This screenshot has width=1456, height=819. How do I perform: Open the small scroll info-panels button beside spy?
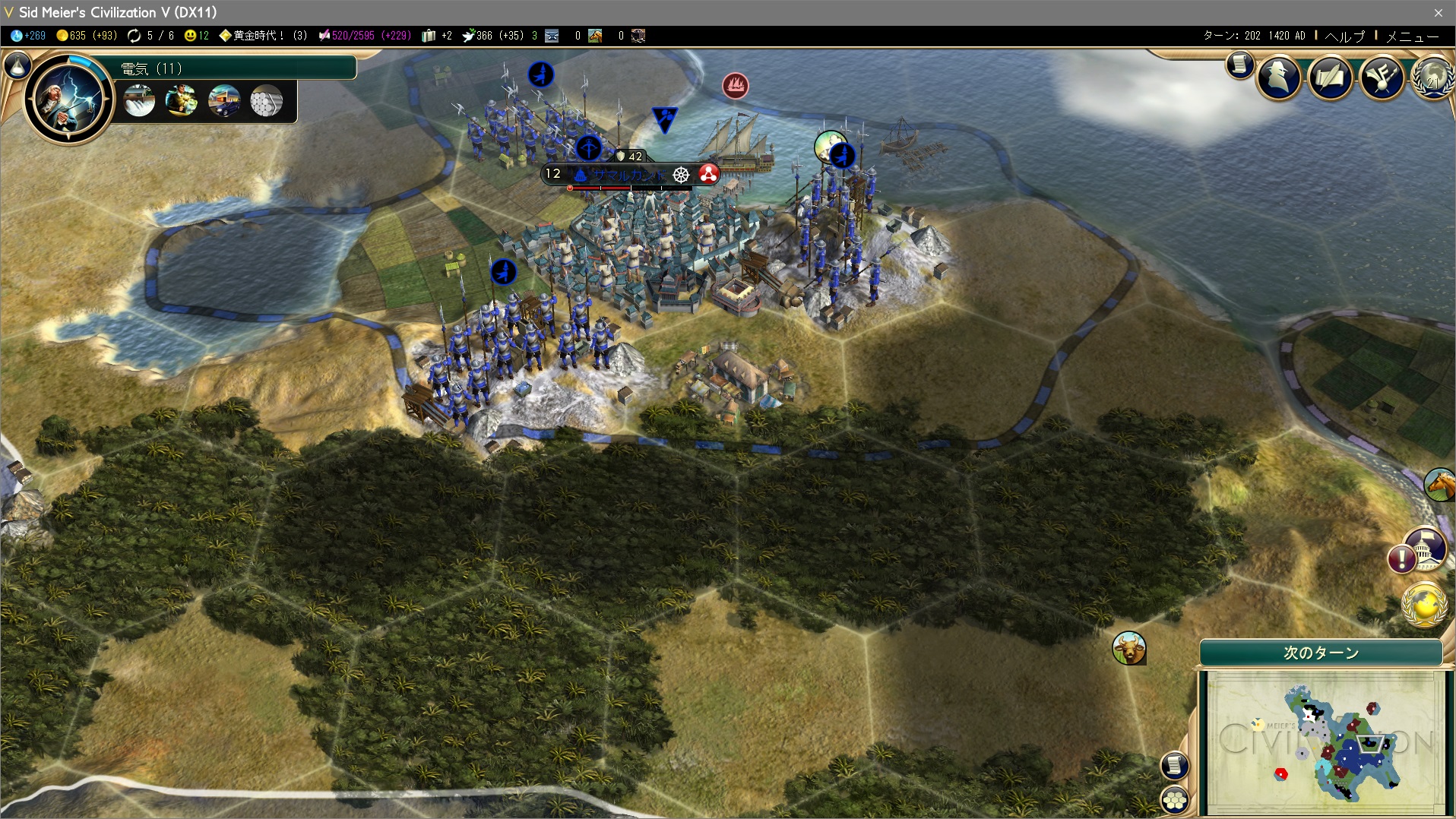[1239, 65]
